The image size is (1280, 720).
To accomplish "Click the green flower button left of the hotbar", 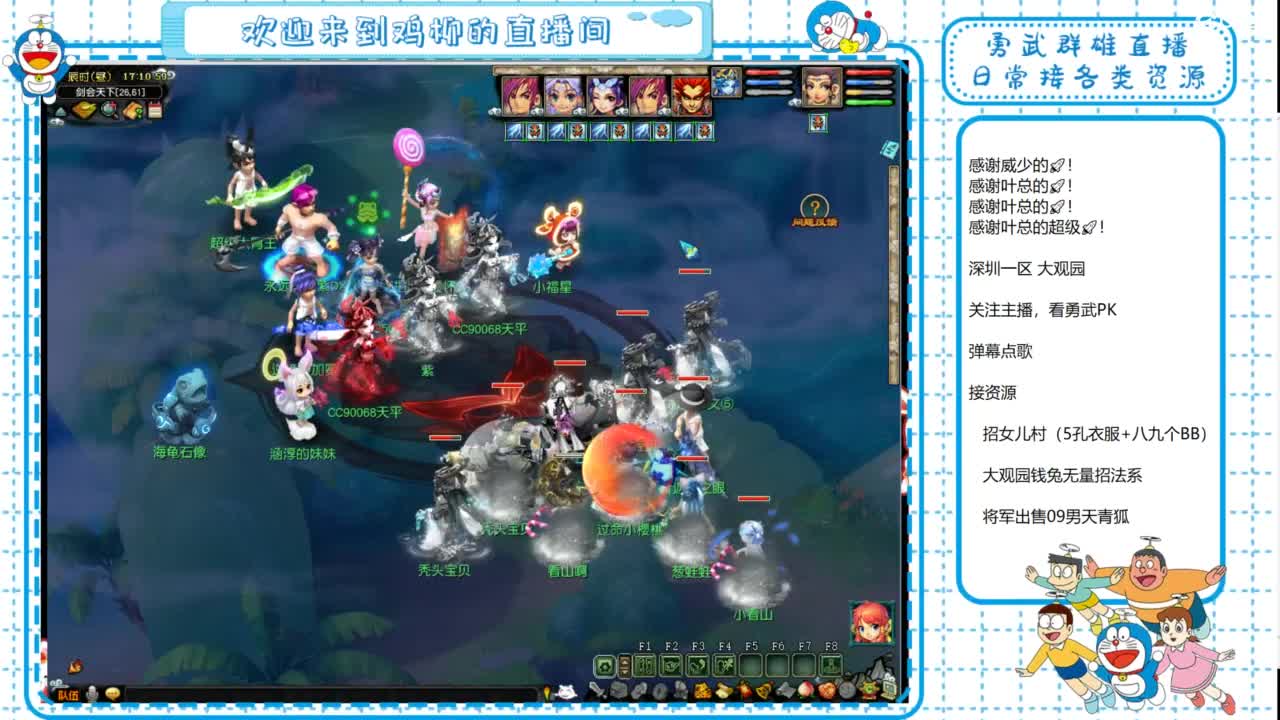I will pyautogui.click(x=605, y=665).
